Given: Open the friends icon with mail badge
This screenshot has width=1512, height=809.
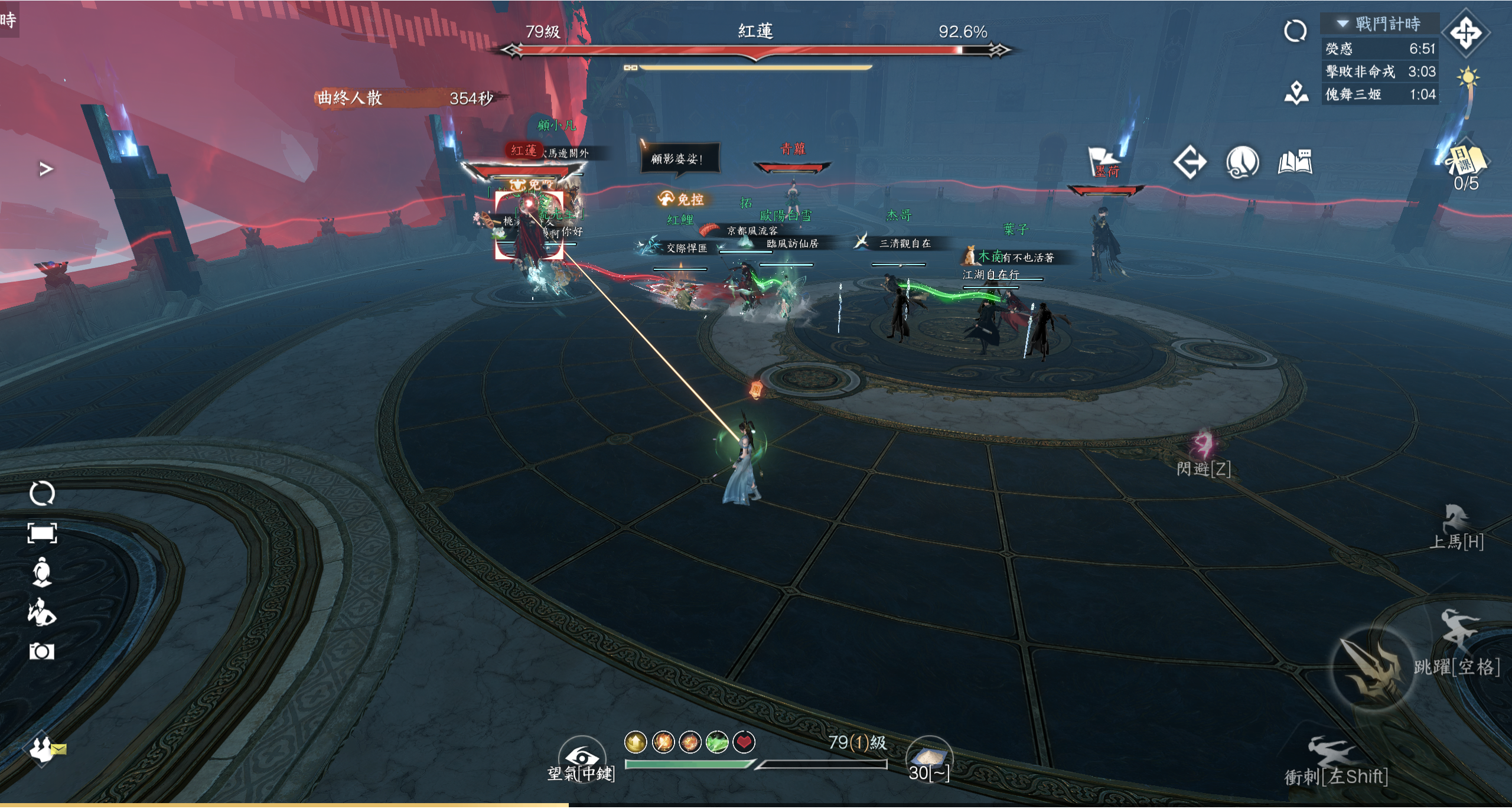Looking at the screenshot, I should coord(43,749).
